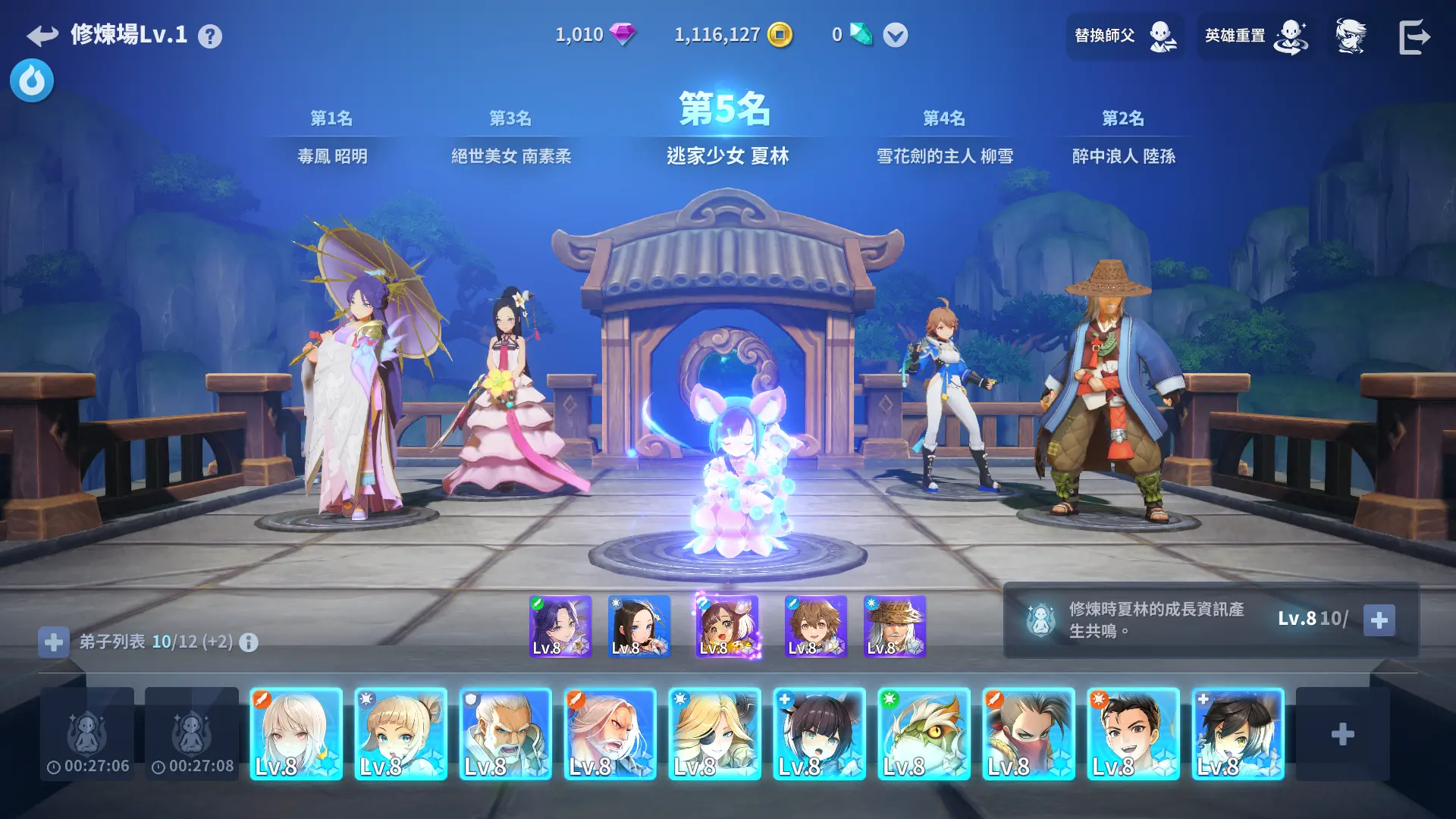Image resolution: width=1456 pixels, height=819 pixels.
Task: Add resonance with the plus button beside Lv.8
Action: coord(1379,620)
